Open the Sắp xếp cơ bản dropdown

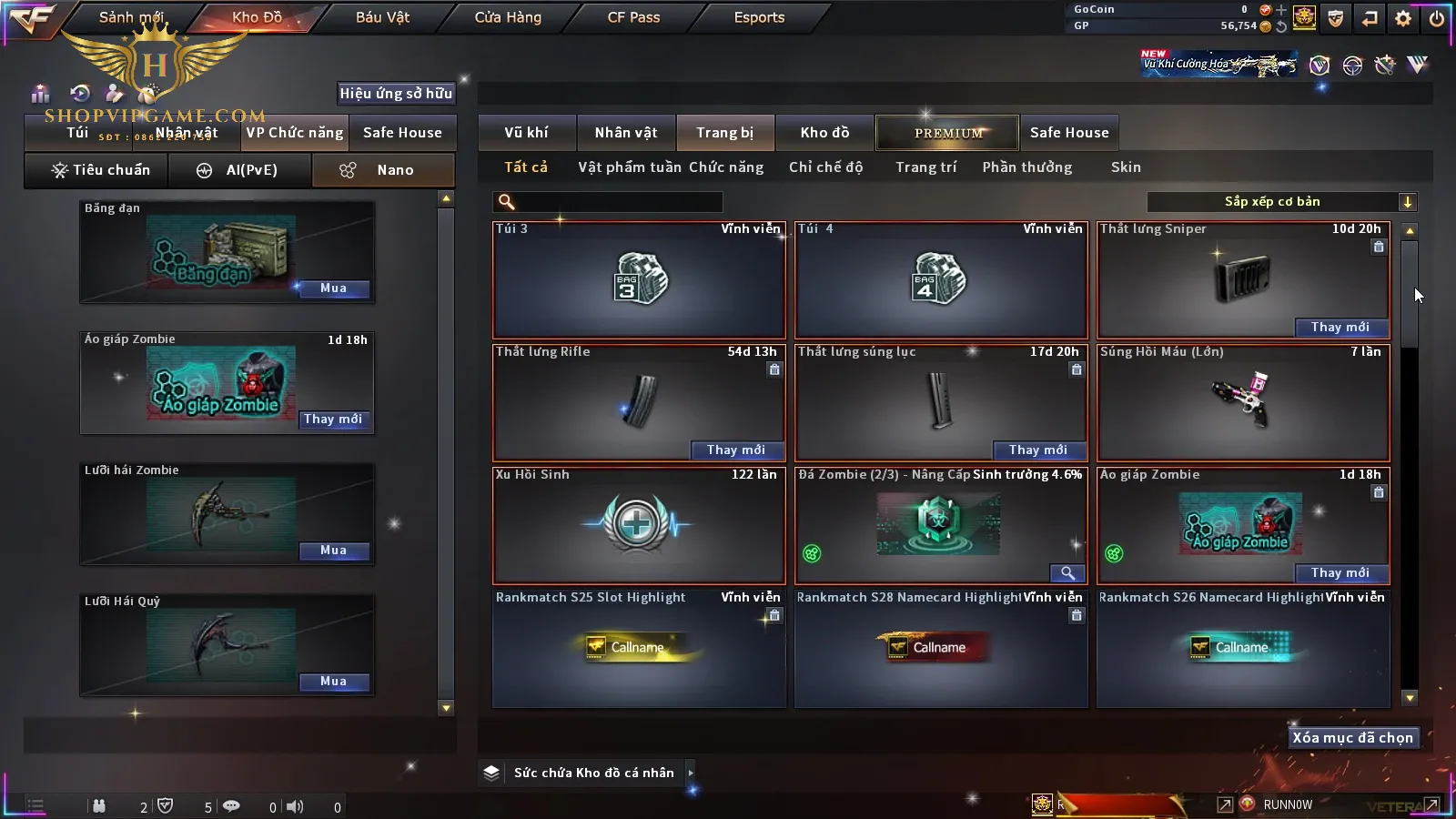click(1281, 202)
